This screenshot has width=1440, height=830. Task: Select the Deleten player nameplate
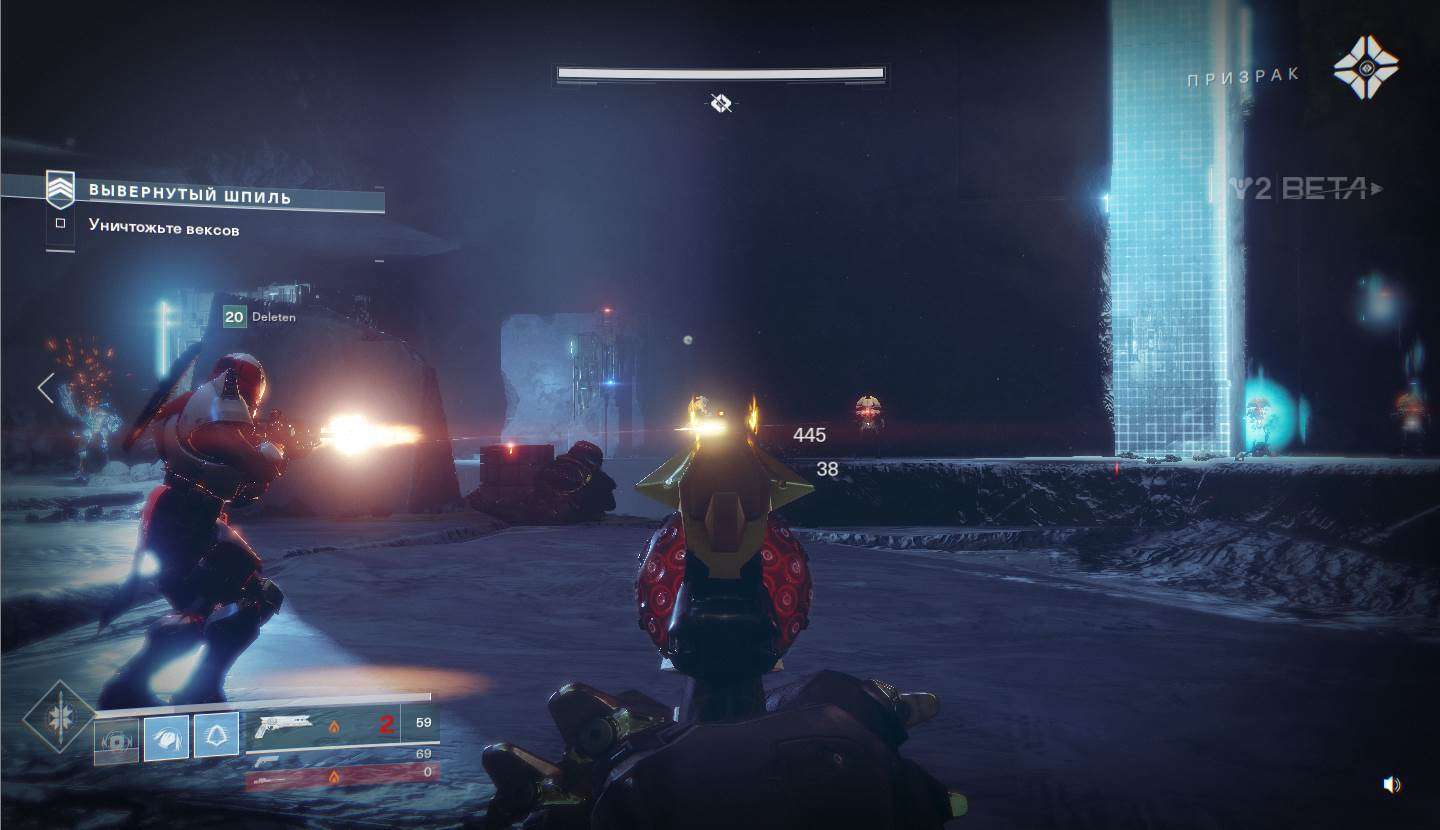[x=260, y=317]
